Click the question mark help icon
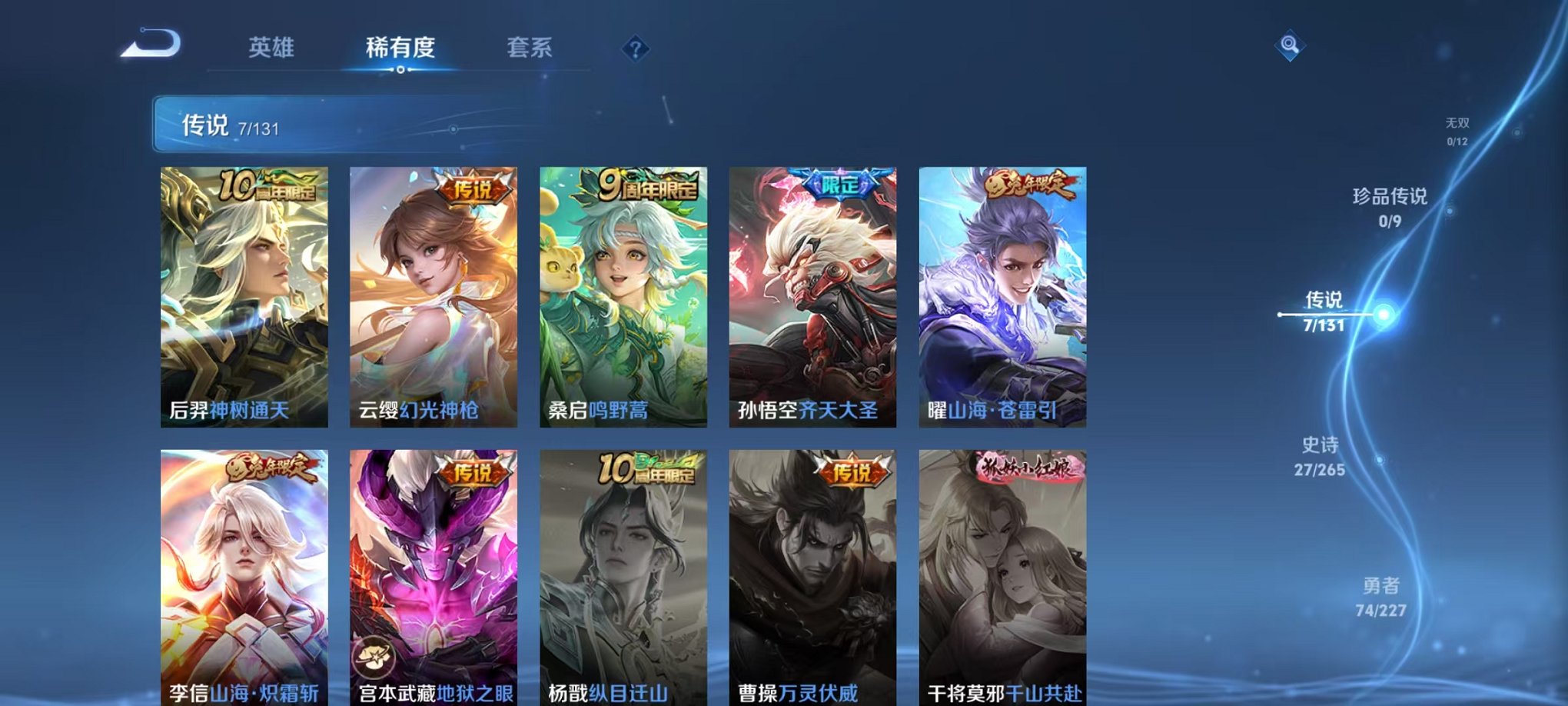The image size is (1568, 706). [634, 49]
